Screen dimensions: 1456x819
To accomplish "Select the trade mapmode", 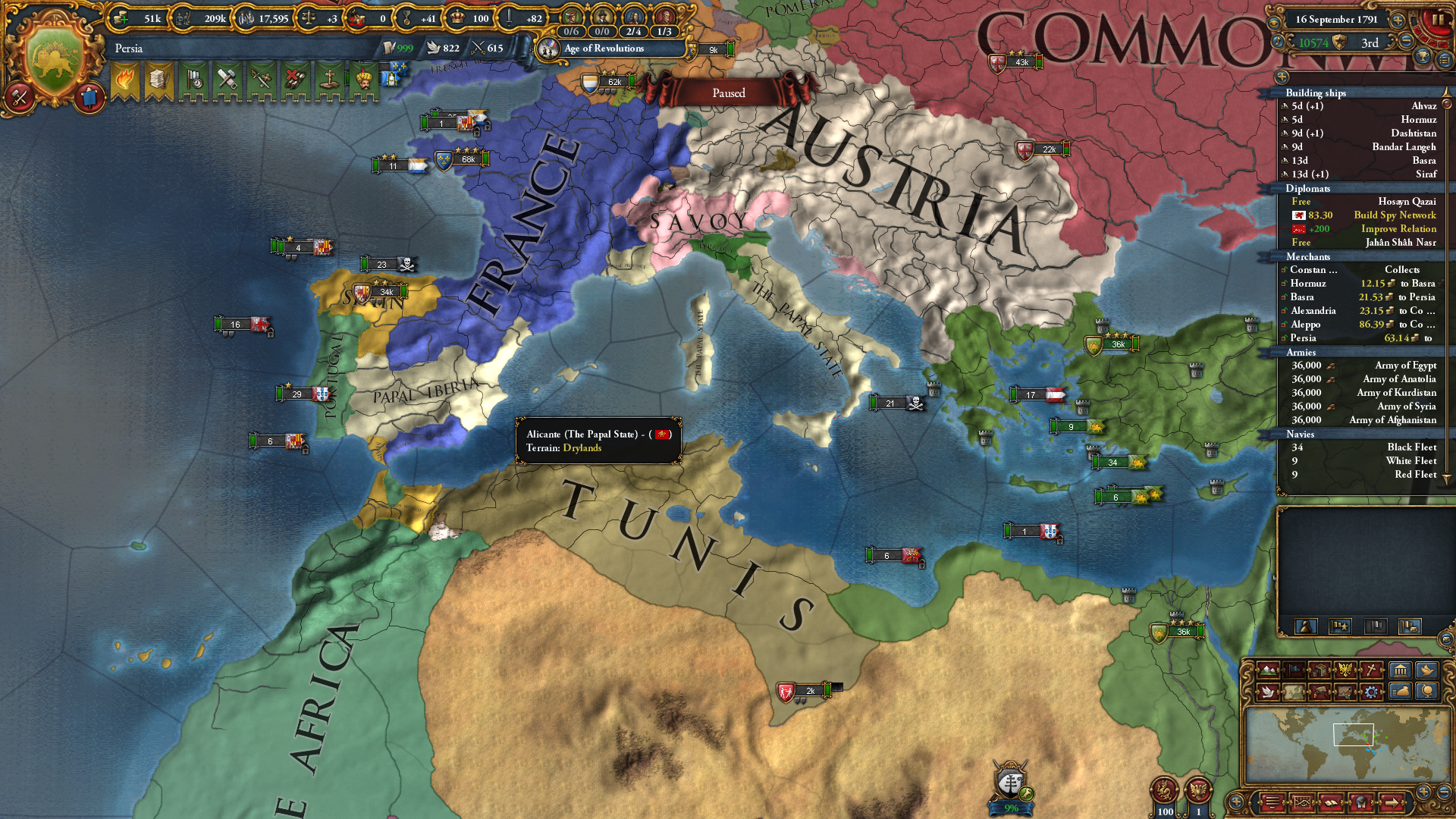I will (x=1321, y=671).
